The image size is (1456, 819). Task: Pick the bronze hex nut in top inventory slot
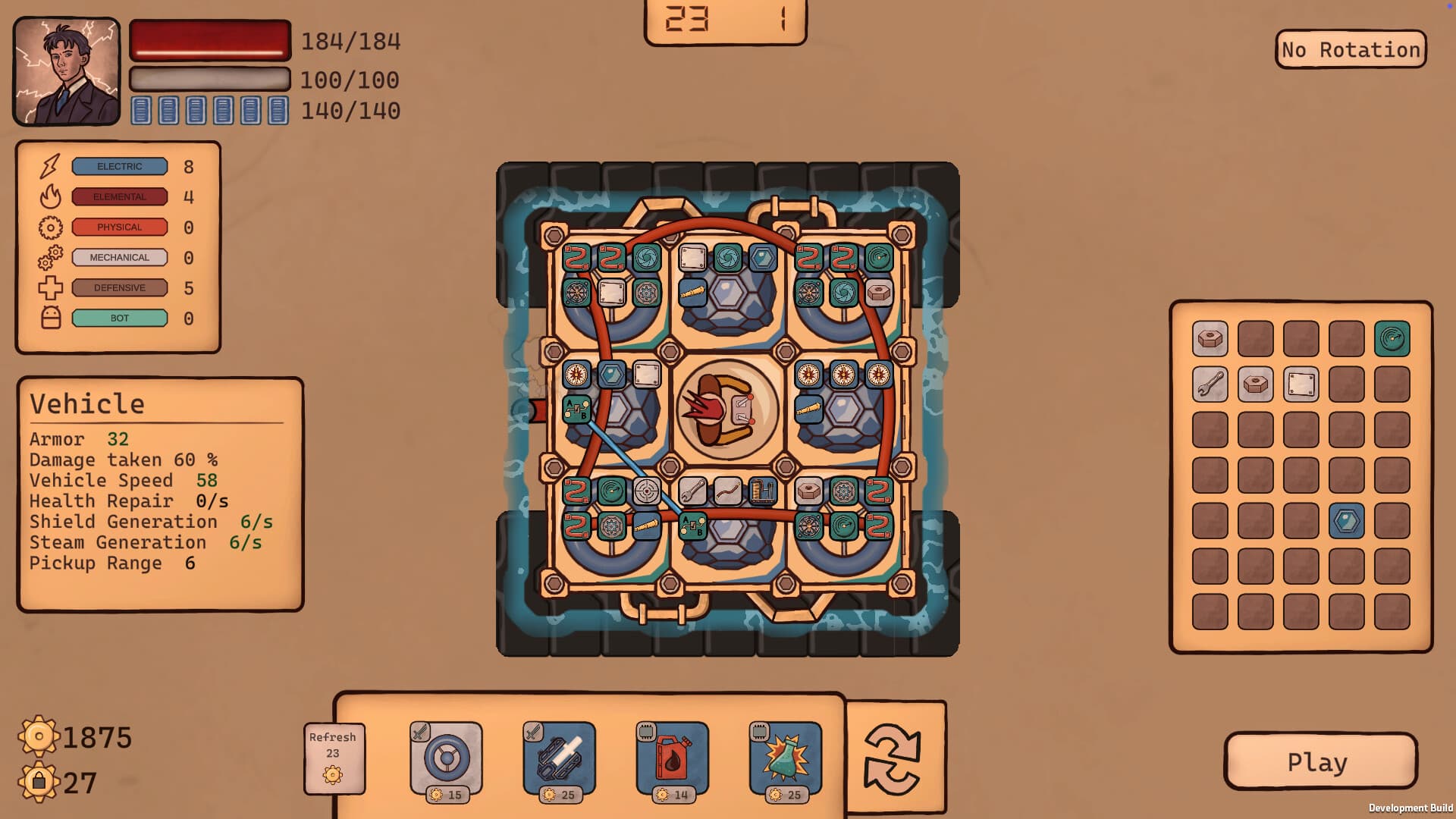pos(1211,339)
